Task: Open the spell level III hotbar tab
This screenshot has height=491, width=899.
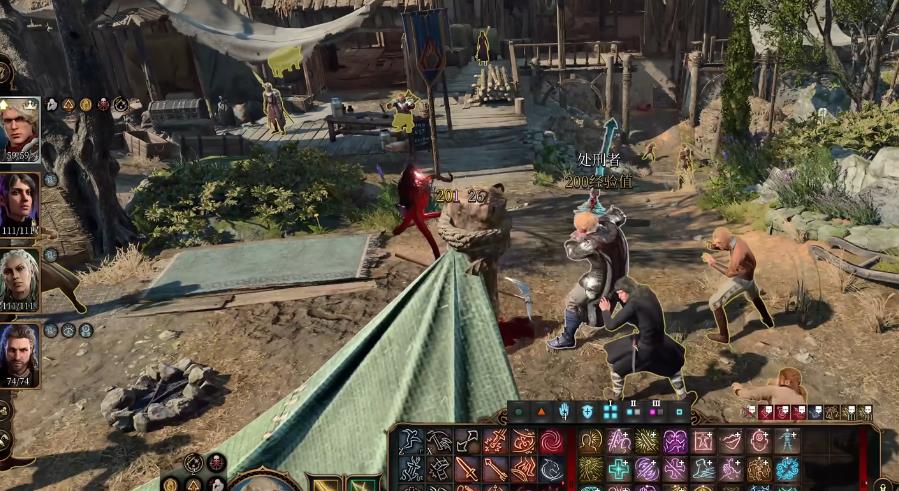Action: click(679, 411)
